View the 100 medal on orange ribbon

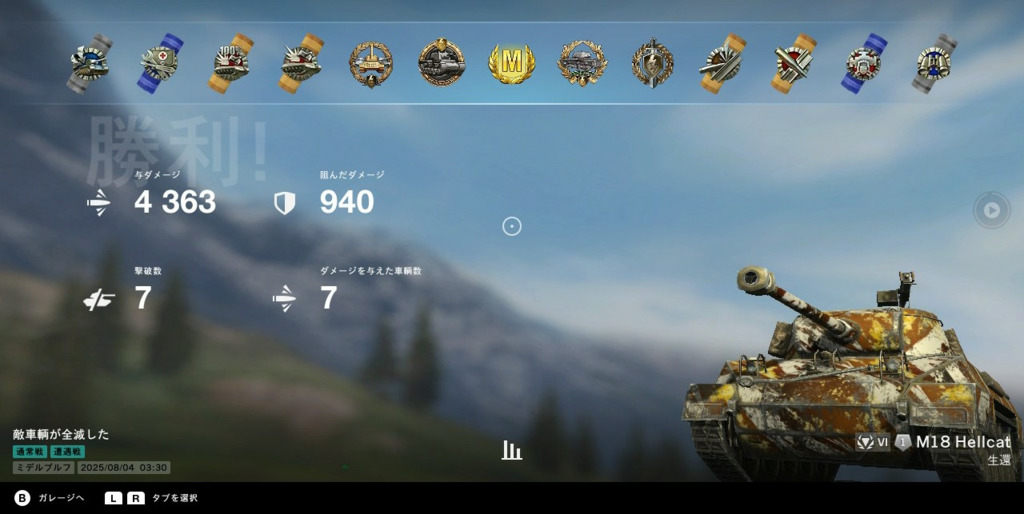point(229,63)
